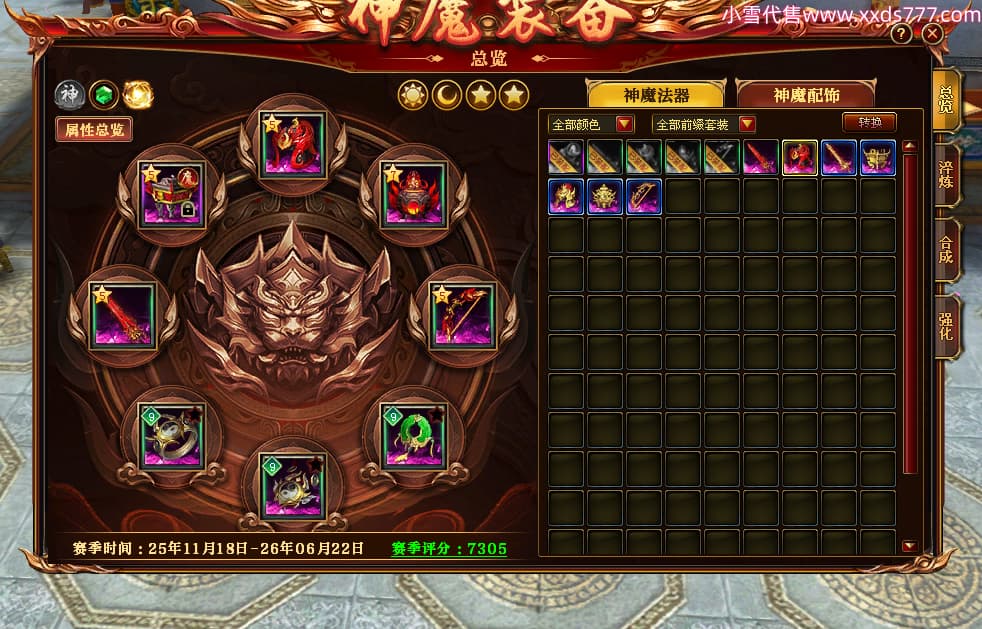Select the 神魔法器 tab
Image resolution: width=982 pixels, height=629 pixels.
656,95
